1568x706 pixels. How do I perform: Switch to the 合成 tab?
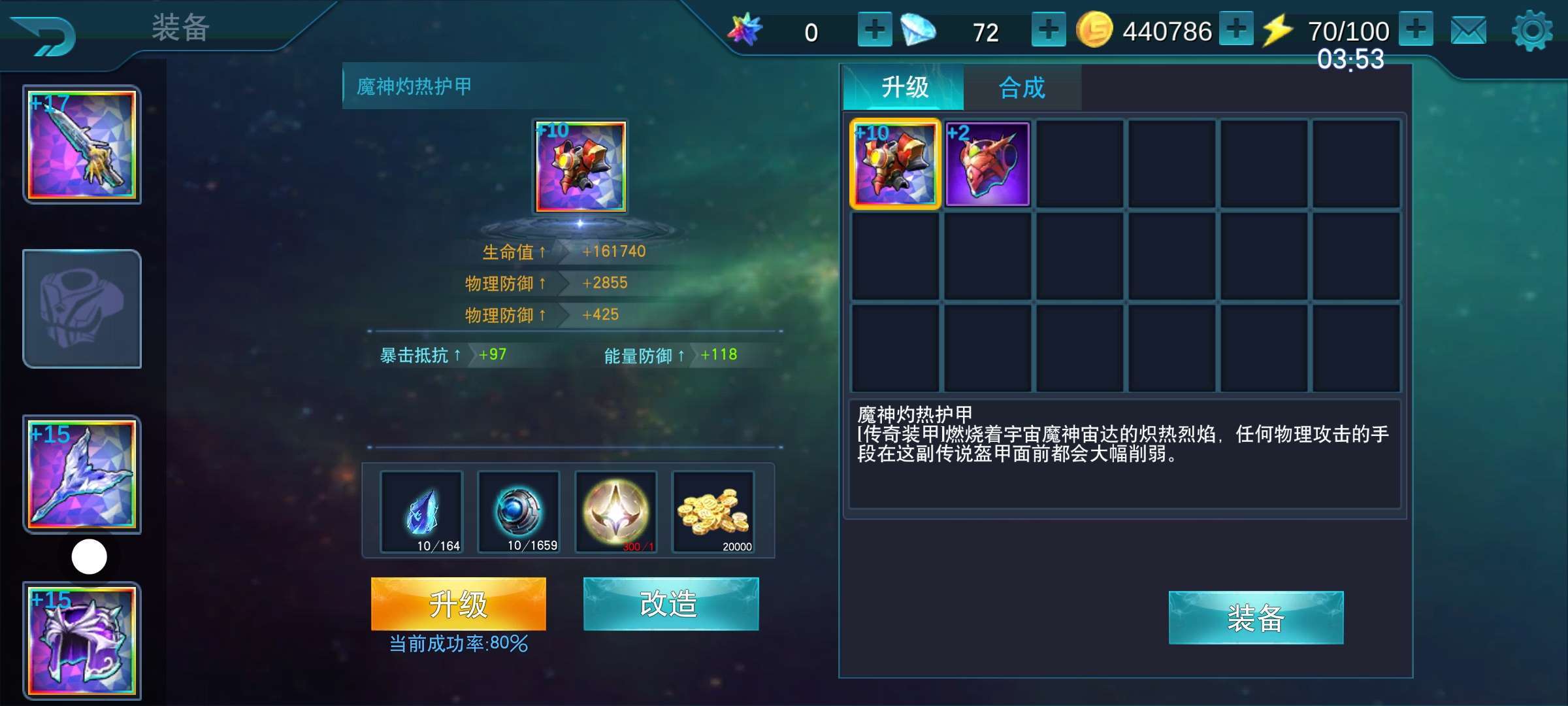coord(1022,88)
